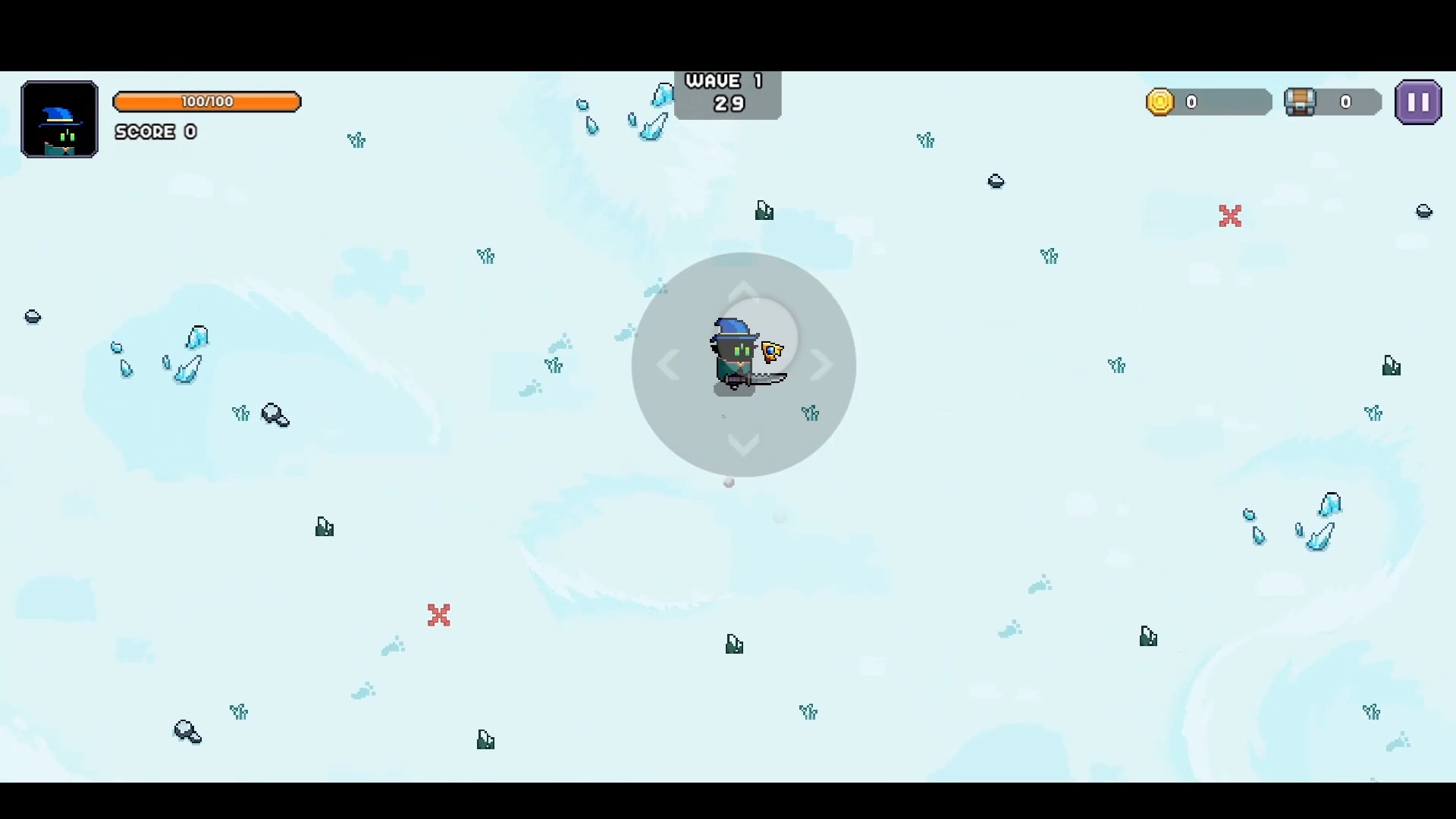Select the wizard character portrait
The width and height of the screenshot is (1456, 819).
[x=58, y=119]
